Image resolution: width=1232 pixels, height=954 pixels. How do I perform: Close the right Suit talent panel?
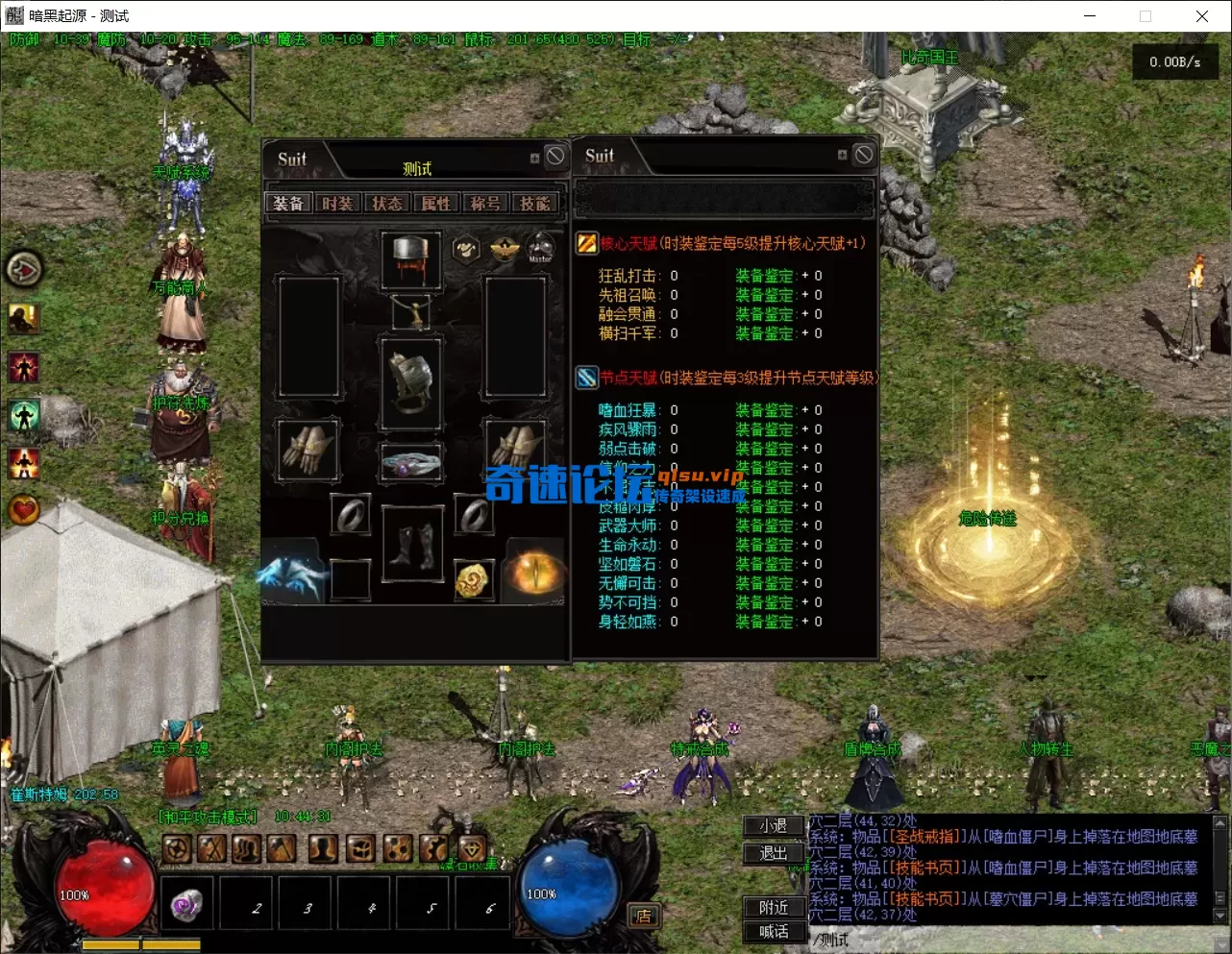tap(864, 155)
